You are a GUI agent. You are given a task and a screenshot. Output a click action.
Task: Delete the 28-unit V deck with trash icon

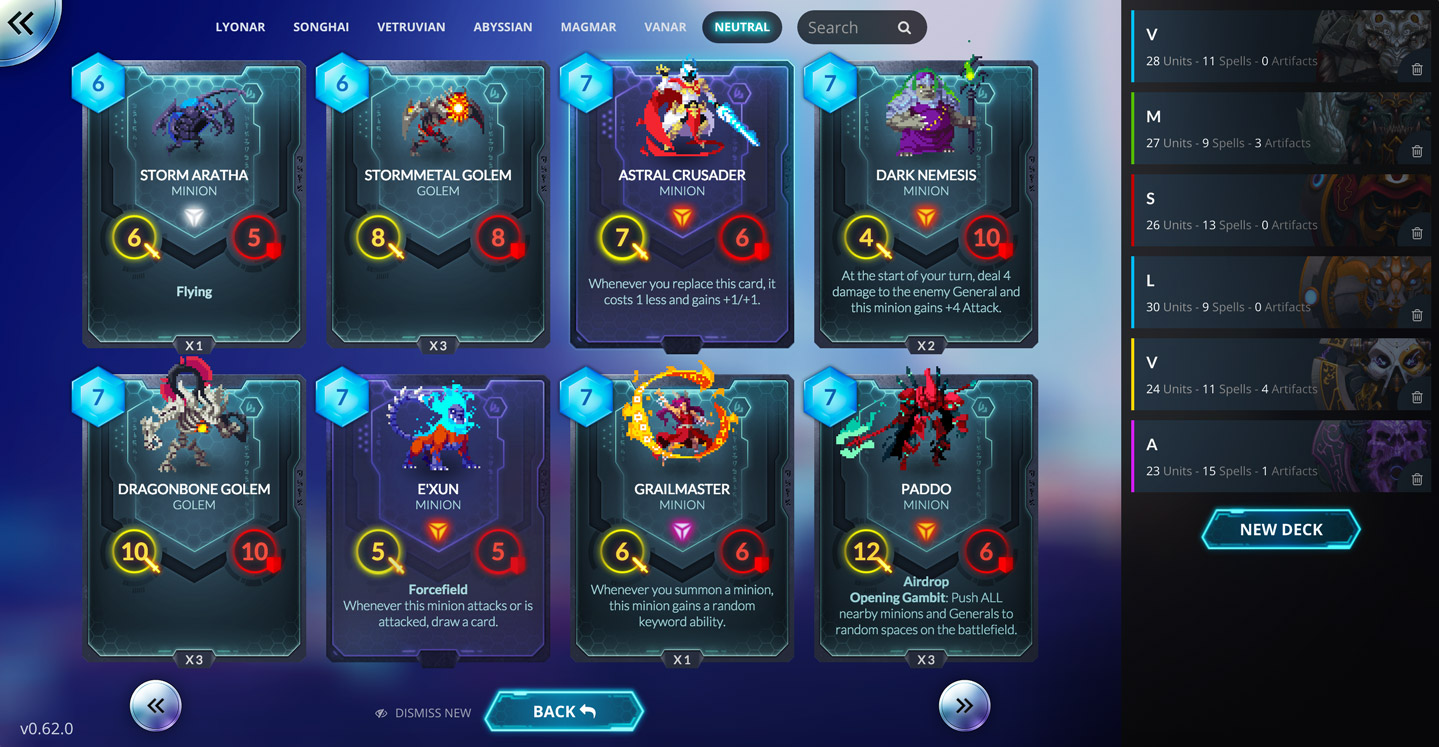pyautogui.click(x=1417, y=69)
